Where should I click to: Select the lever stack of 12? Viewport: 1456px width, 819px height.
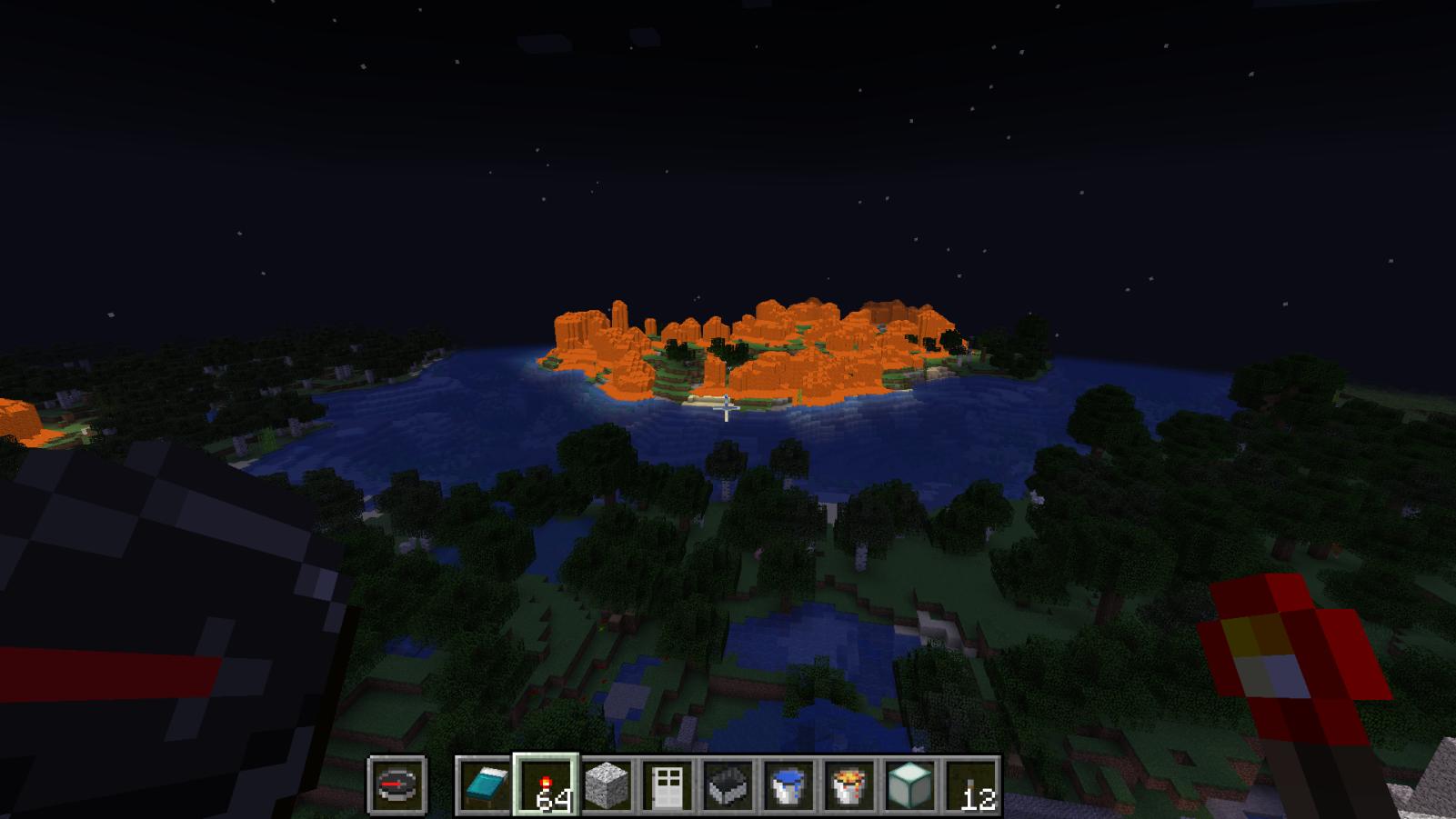click(x=971, y=784)
